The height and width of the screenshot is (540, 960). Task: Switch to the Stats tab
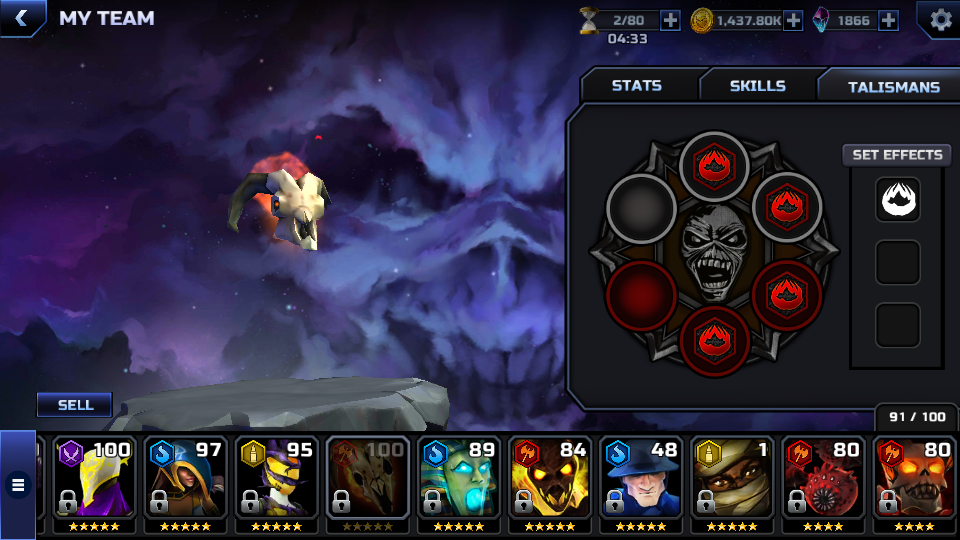(637, 86)
